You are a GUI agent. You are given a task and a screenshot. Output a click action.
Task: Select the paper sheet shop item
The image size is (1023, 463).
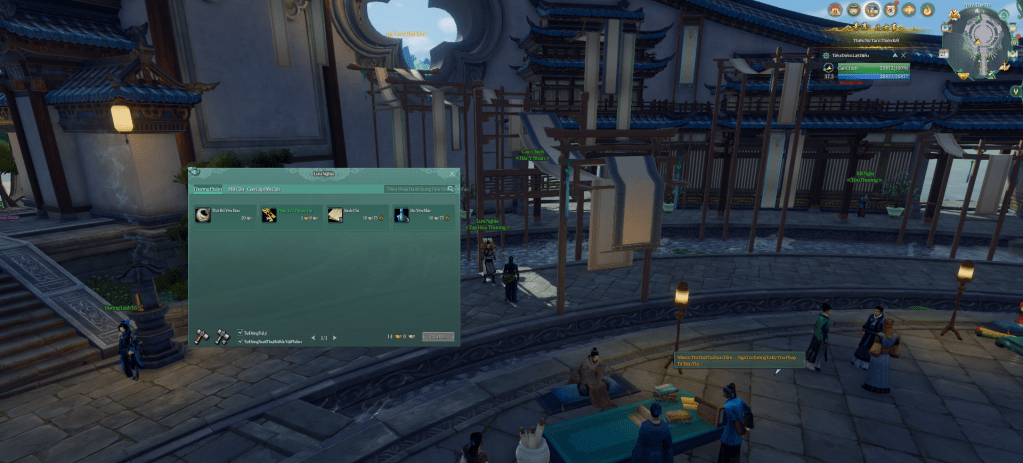(335, 214)
